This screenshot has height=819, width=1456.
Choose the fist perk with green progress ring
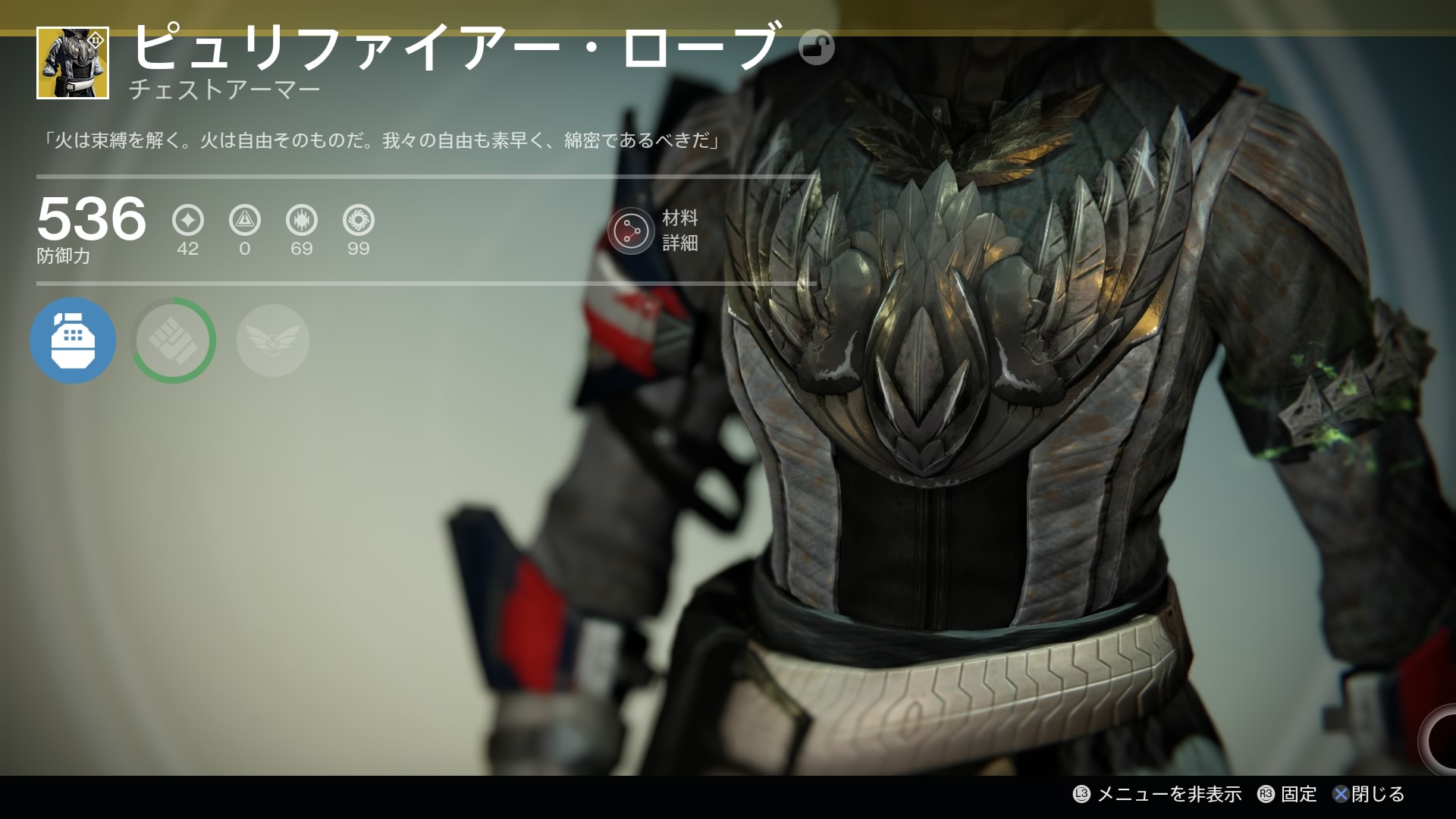[x=173, y=340]
